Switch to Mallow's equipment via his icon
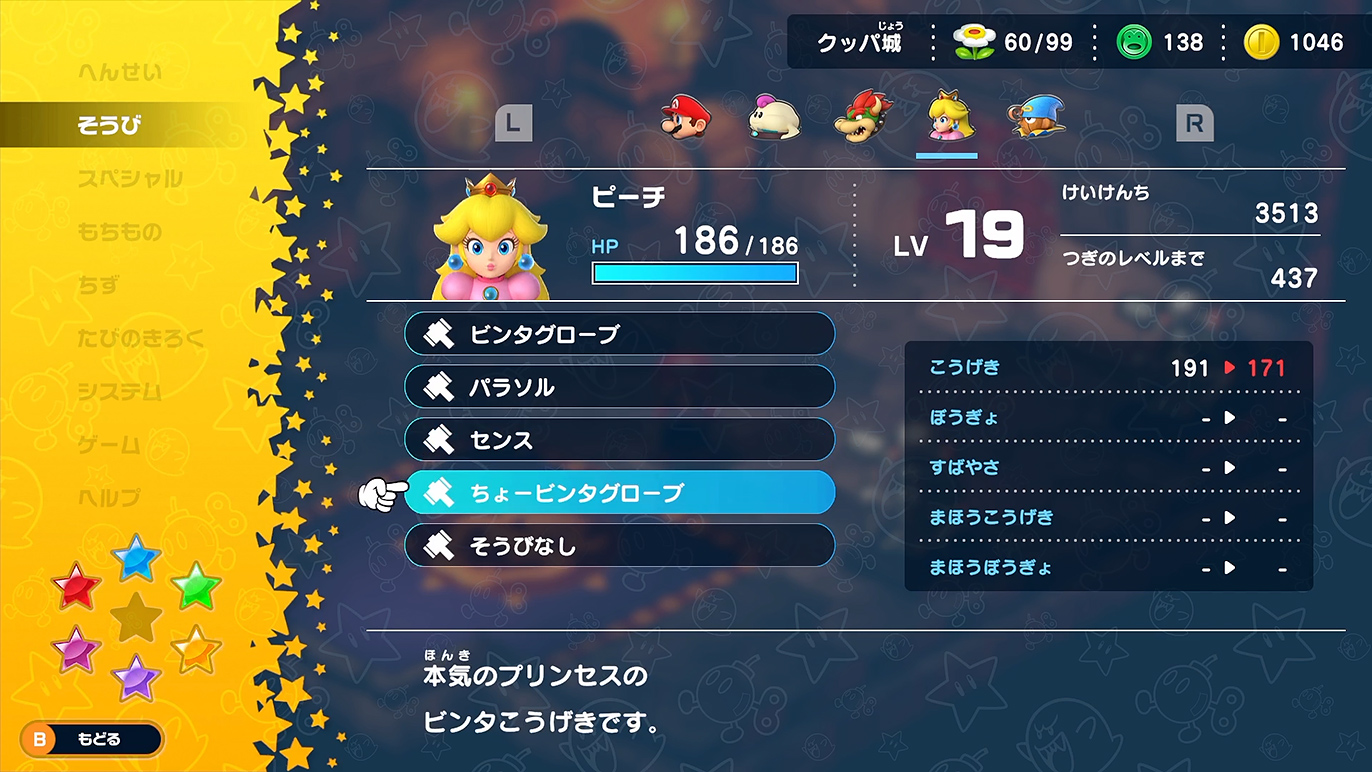The width and height of the screenshot is (1372, 772). tap(772, 118)
